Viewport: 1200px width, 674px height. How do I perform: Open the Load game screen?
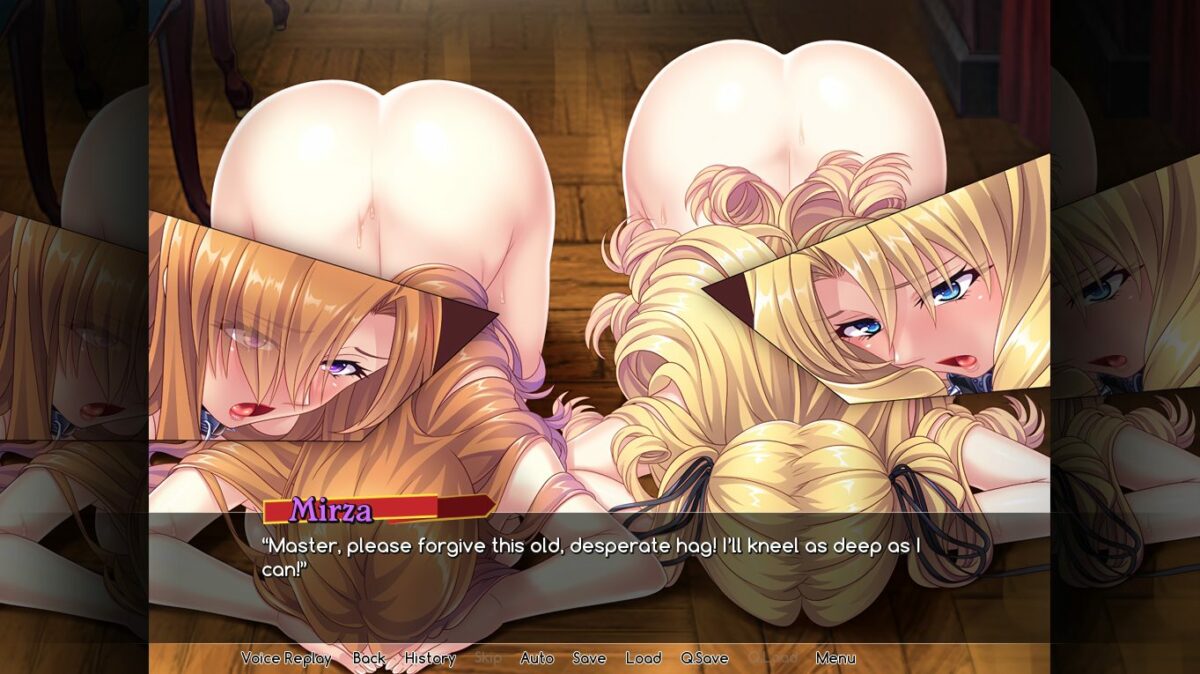point(643,658)
